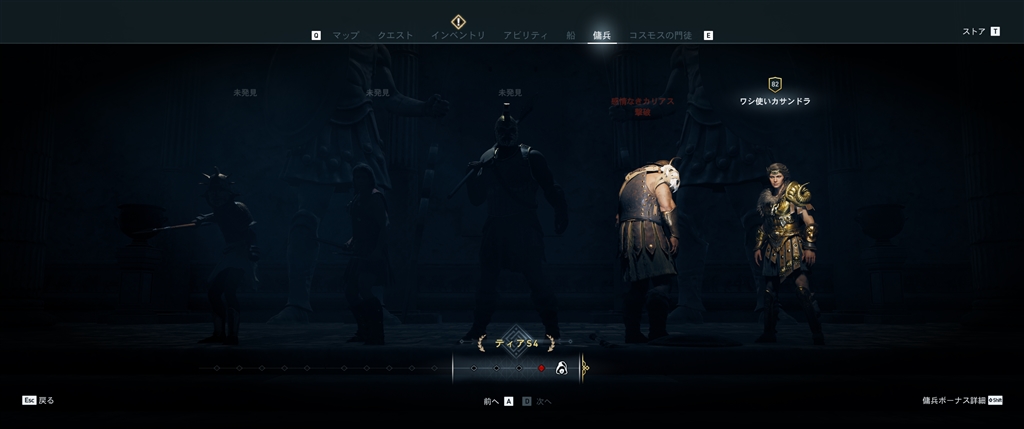This screenshot has height=429, width=1024.
Task: Open the インベントリ tab
Action: click(x=458, y=35)
